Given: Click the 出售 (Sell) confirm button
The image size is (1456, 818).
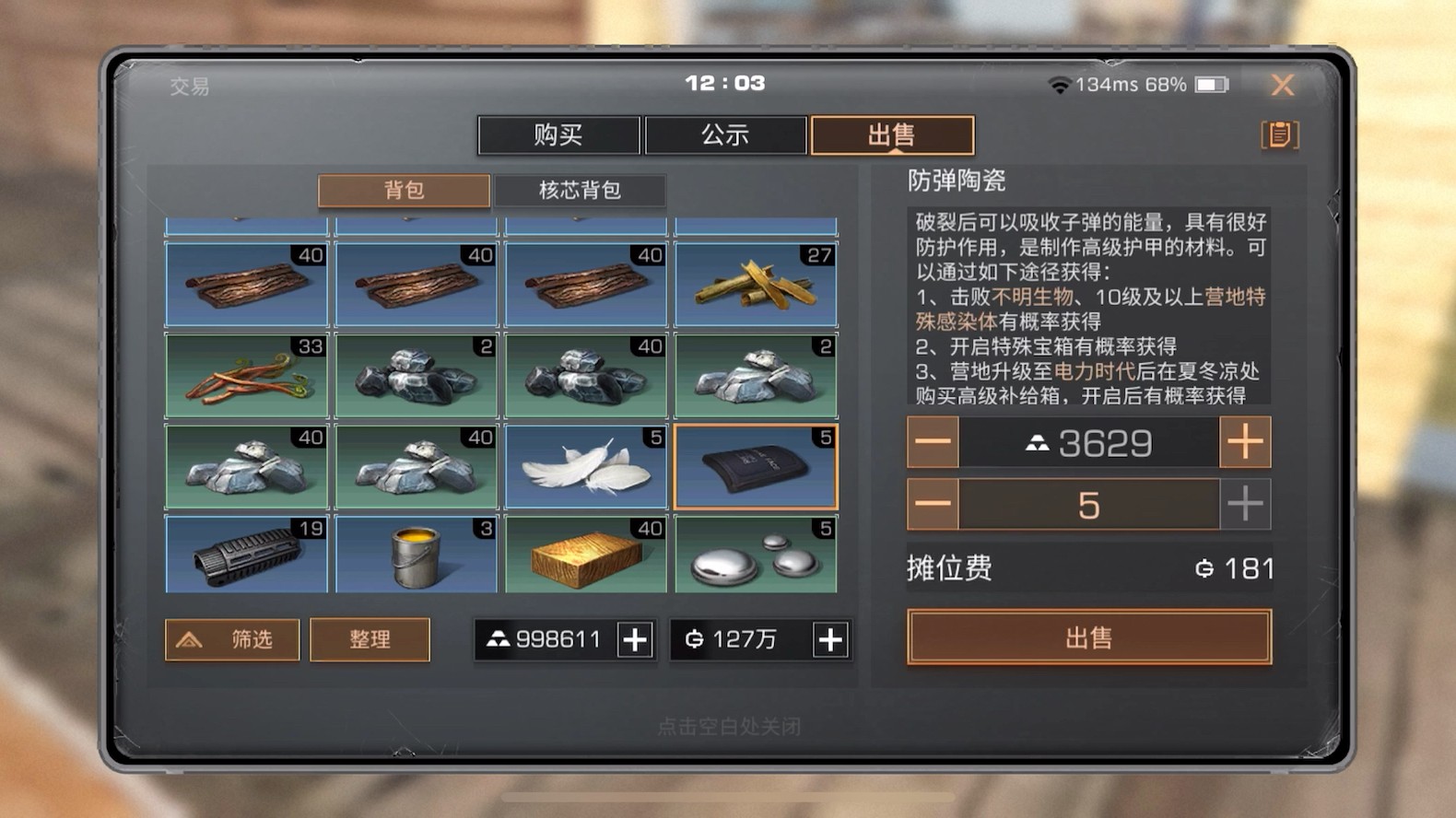Looking at the screenshot, I should (1089, 637).
